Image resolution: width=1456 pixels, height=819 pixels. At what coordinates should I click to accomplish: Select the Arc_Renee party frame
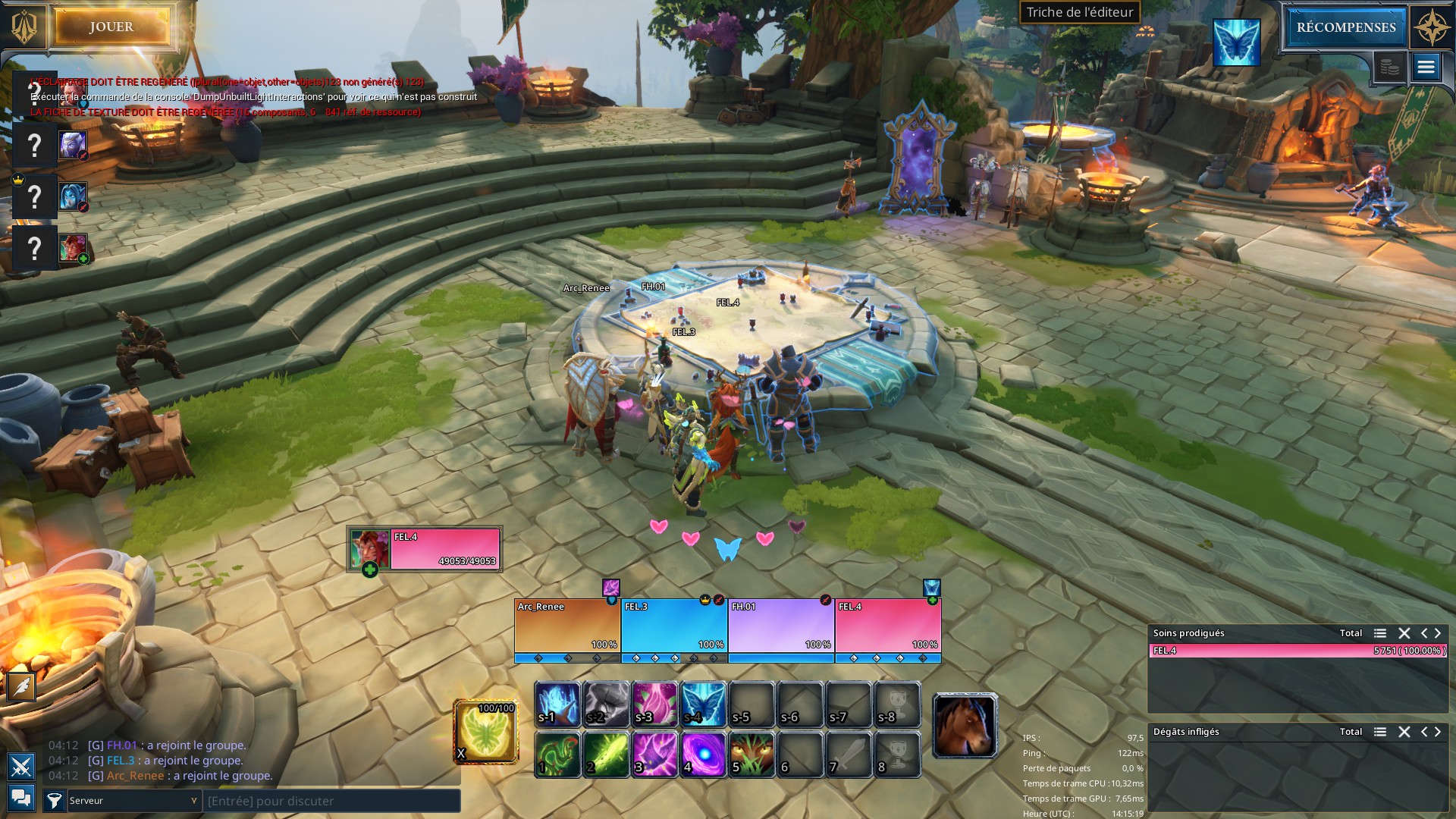[567, 626]
